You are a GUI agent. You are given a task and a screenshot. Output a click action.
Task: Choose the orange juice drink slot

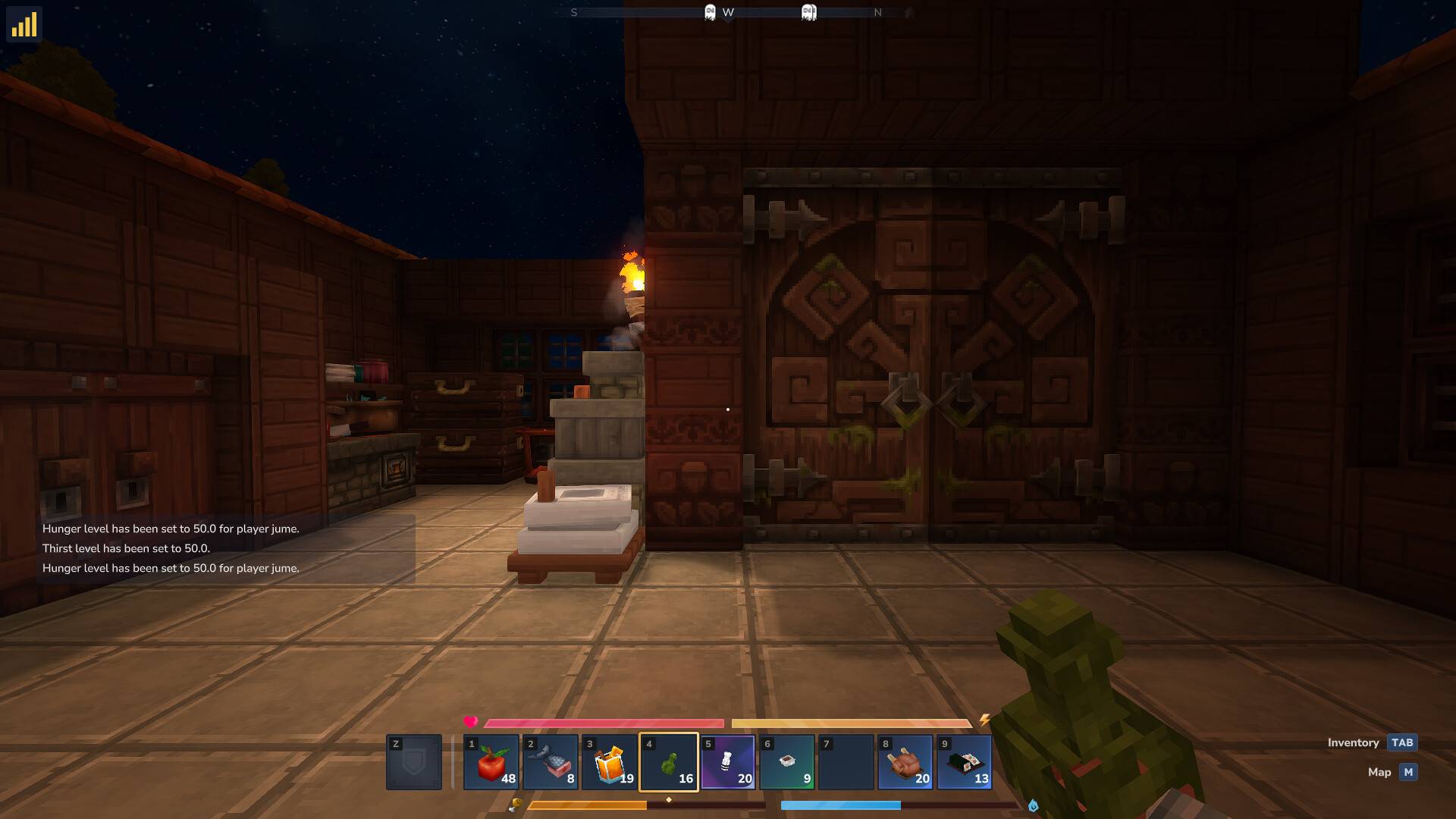click(610, 763)
